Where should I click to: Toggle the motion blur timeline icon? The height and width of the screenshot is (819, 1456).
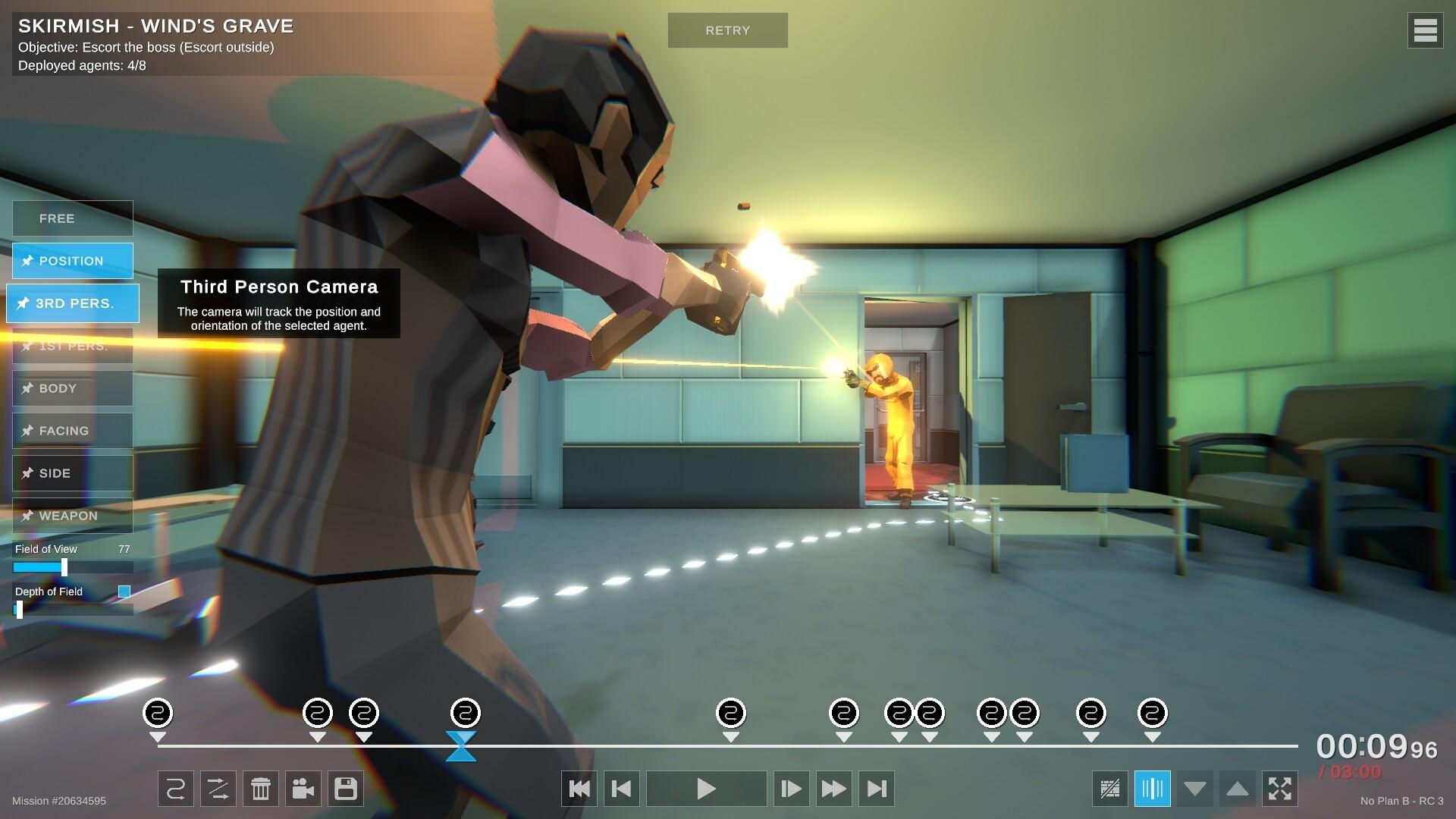tap(1153, 789)
